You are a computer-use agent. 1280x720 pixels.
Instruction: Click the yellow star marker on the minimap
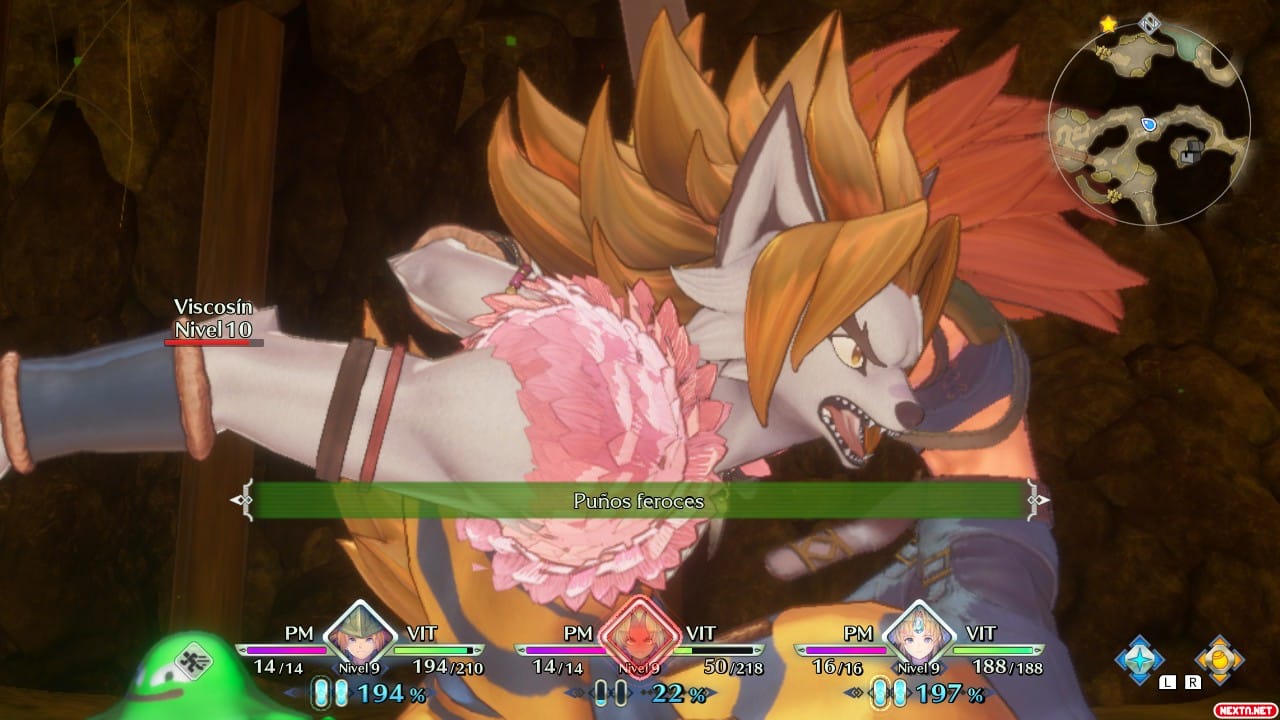click(x=1108, y=24)
